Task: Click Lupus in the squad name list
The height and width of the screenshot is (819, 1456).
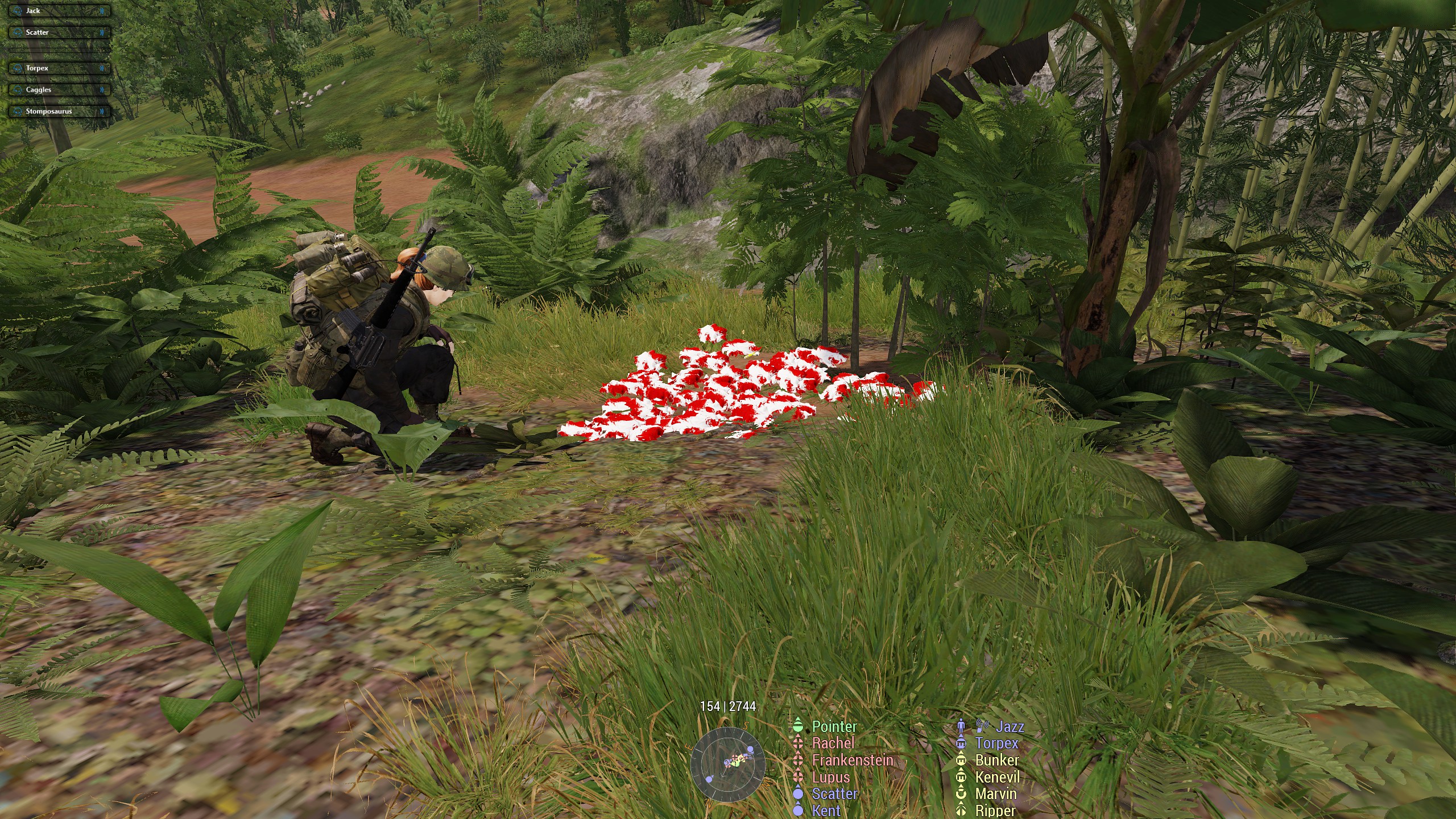Action: 830,777
